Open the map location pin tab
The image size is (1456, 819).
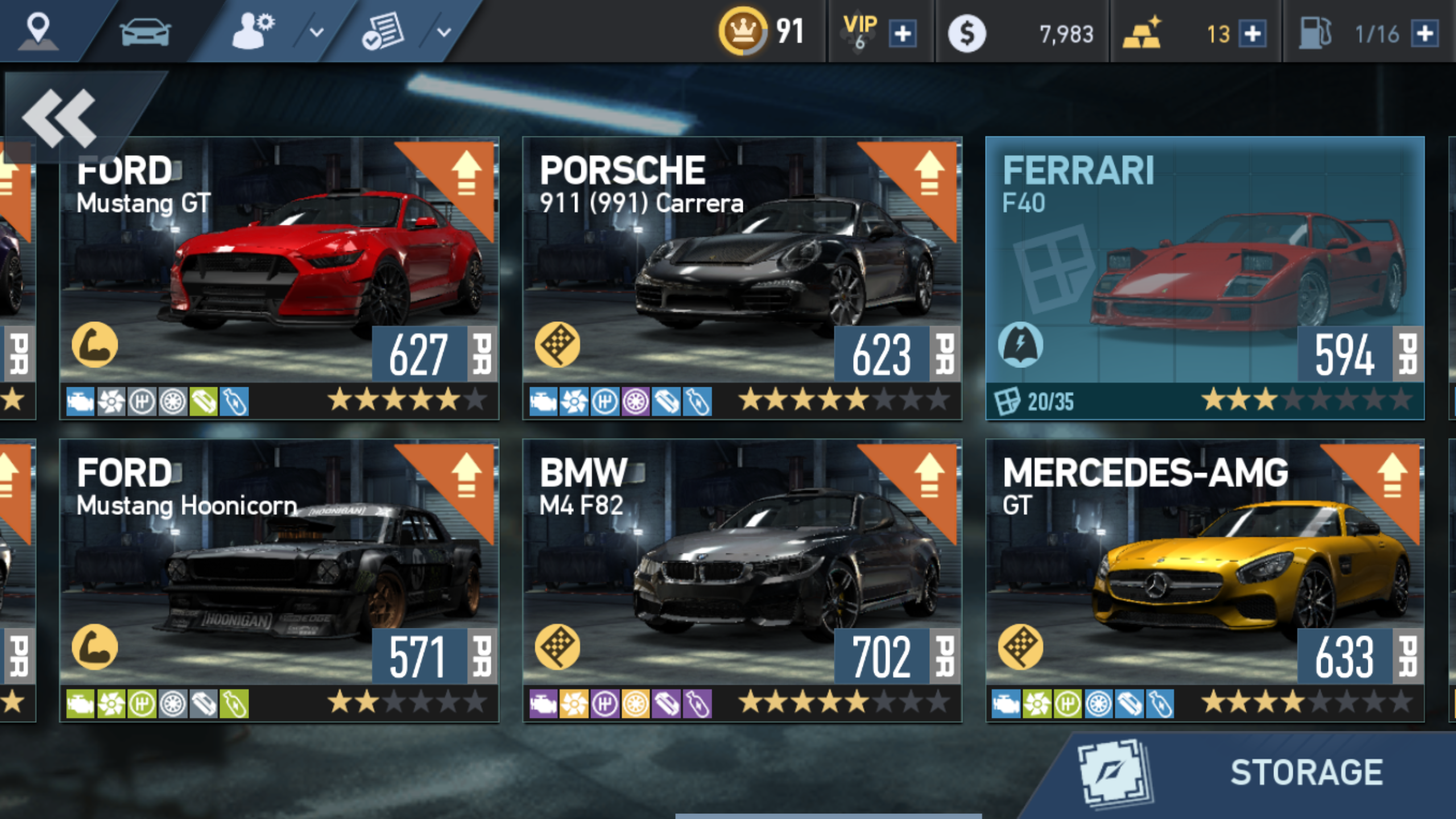point(38,31)
